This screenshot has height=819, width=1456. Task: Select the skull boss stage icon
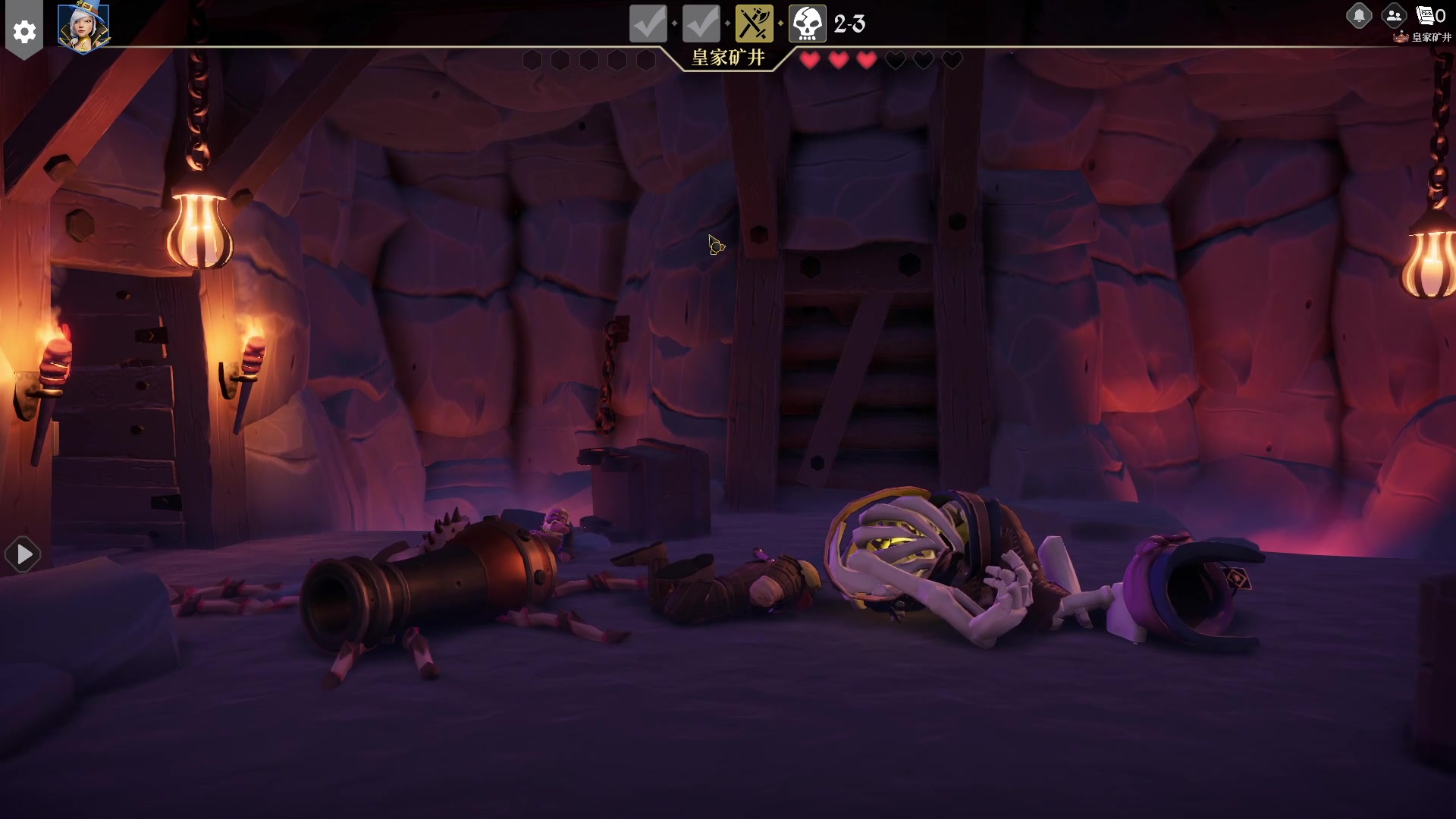[x=807, y=24]
